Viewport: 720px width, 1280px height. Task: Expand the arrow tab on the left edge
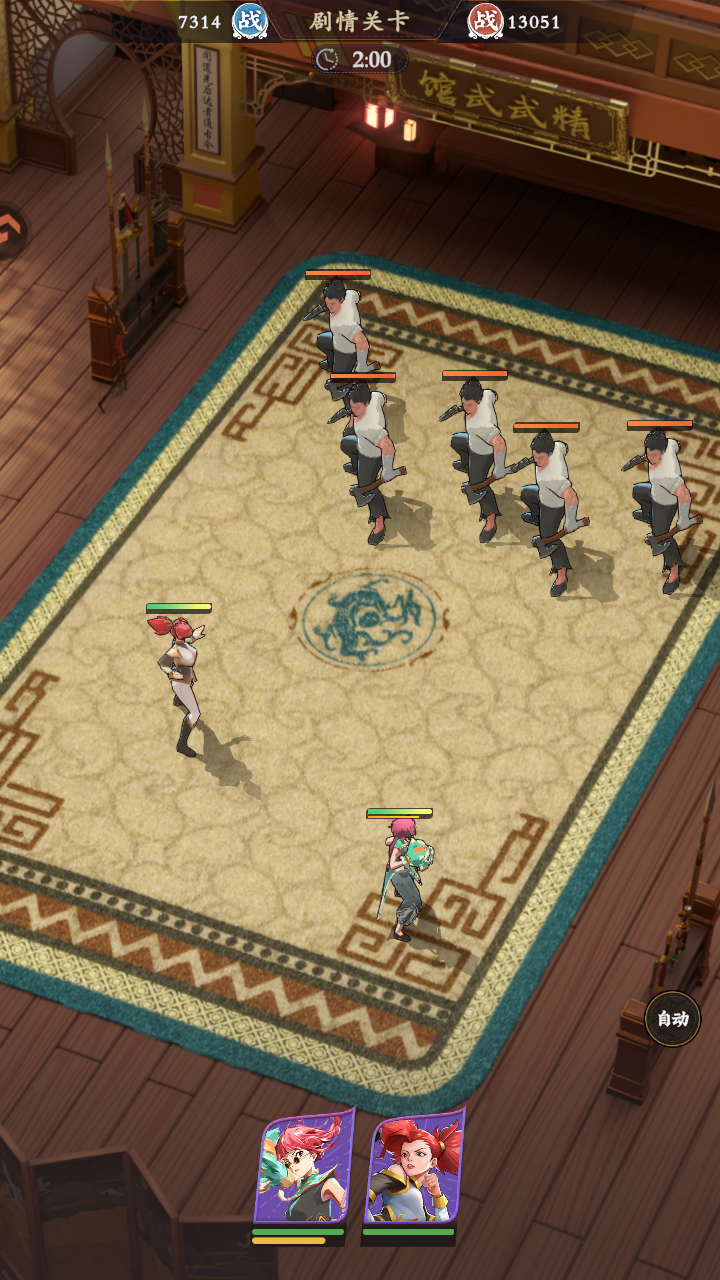pyautogui.click(x=10, y=232)
